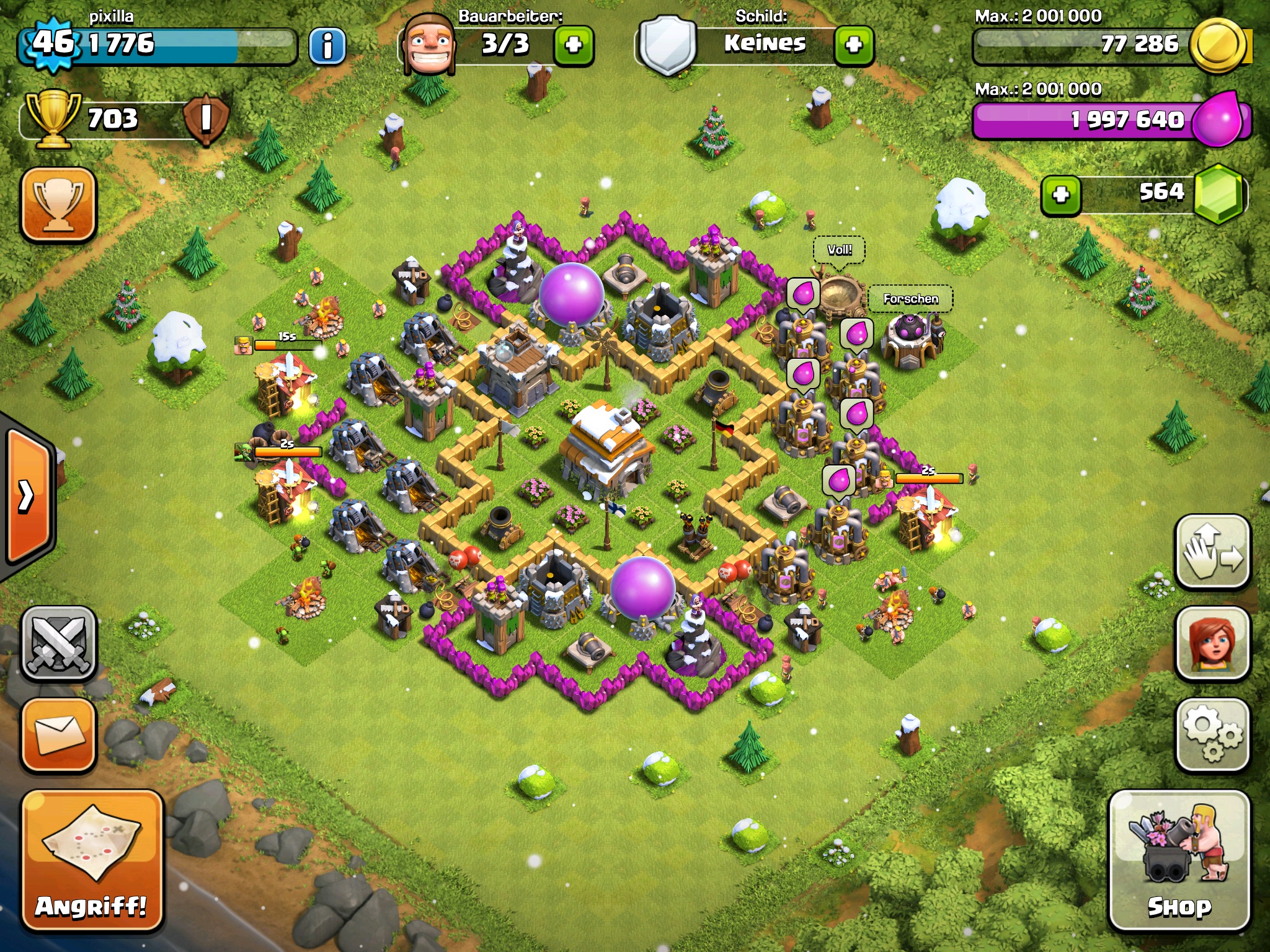
Task: Open the Angriff! attack map
Action: (x=92, y=862)
